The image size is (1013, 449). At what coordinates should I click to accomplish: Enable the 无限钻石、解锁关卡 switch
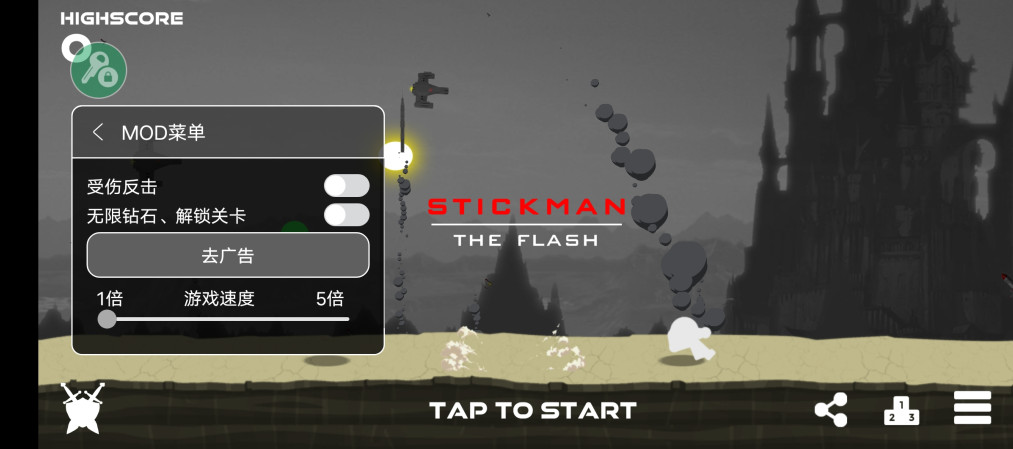[x=346, y=215]
